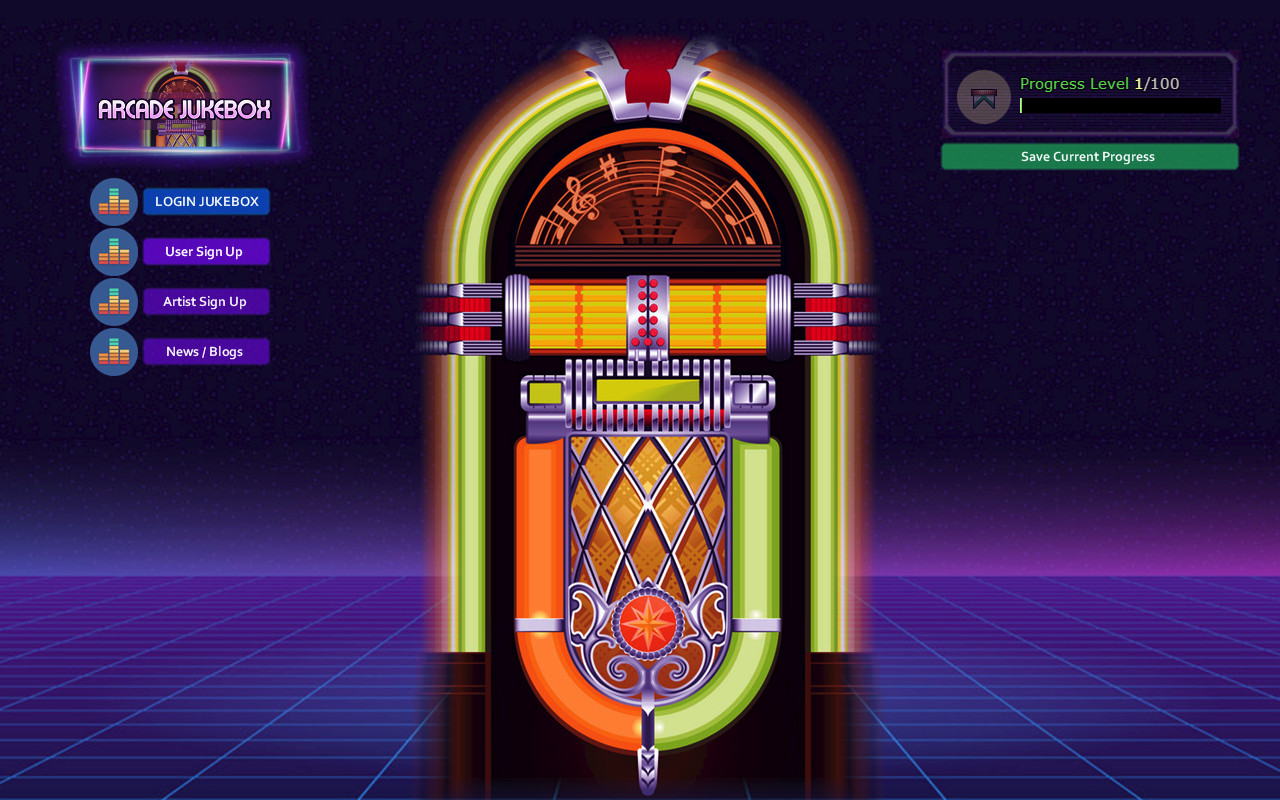The image size is (1280, 800).
Task: Open the News / Blogs page
Action: 206,351
